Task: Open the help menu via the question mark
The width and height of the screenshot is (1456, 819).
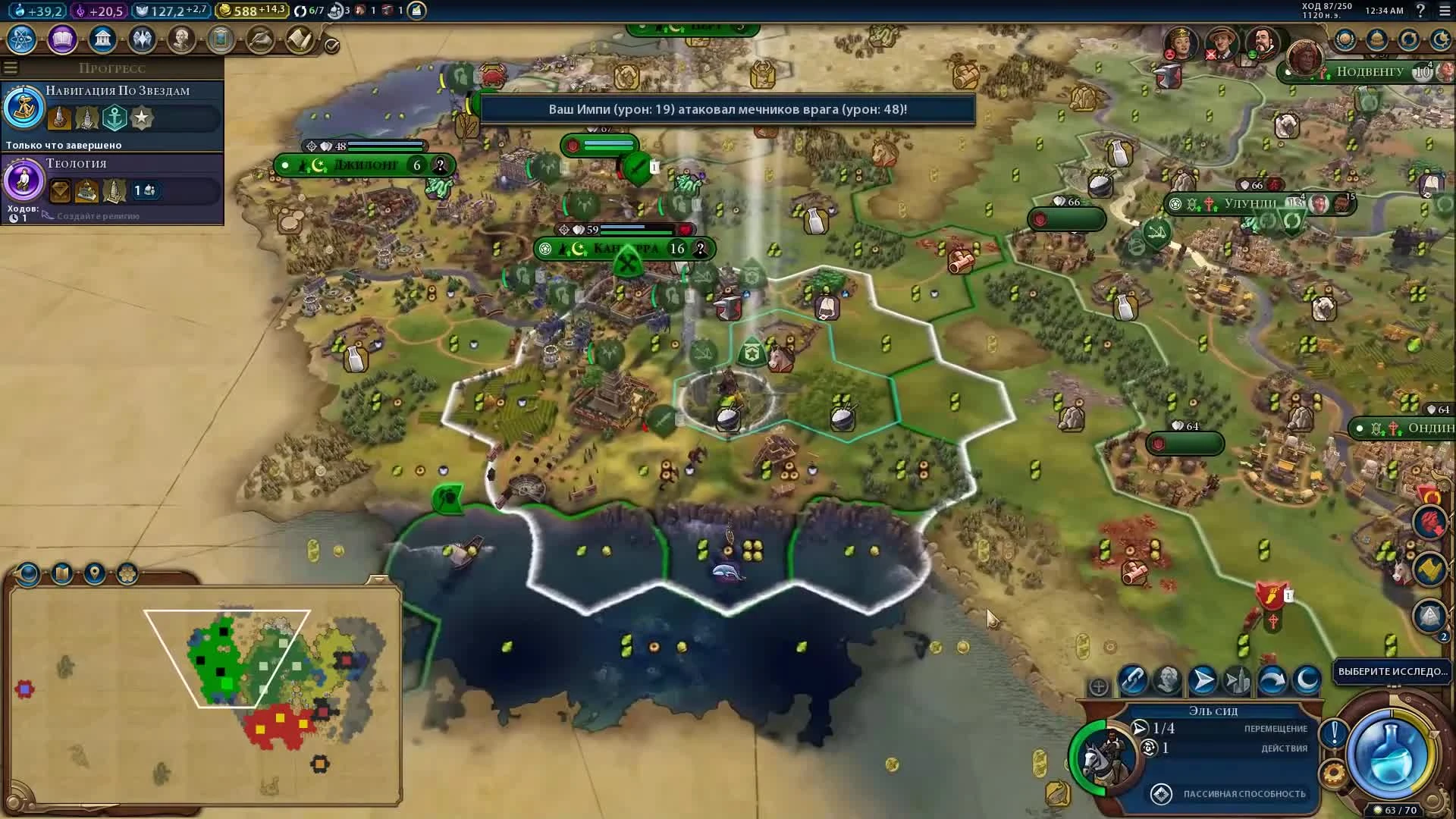Action: tap(1421, 11)
